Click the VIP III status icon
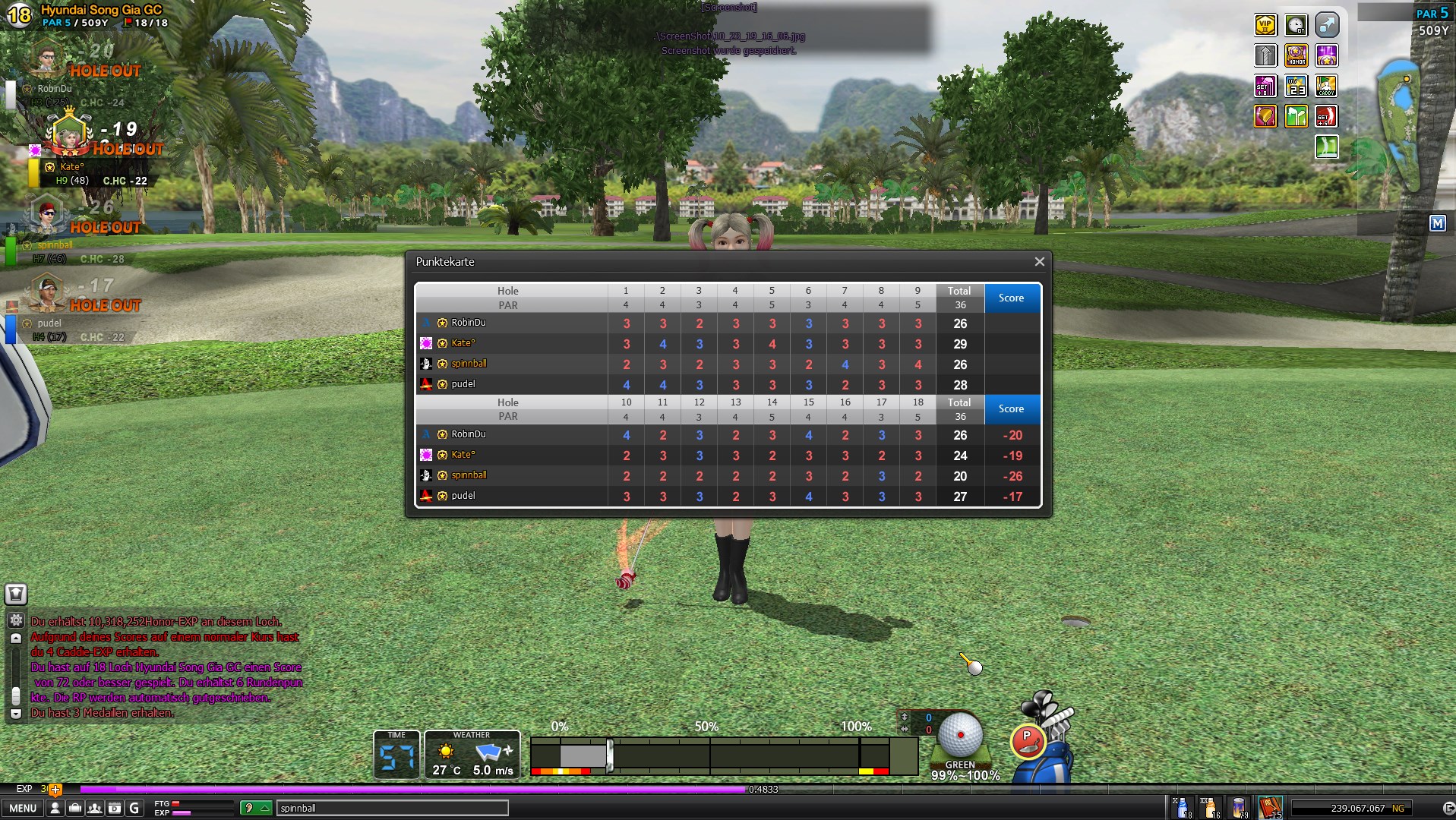 1265,26
